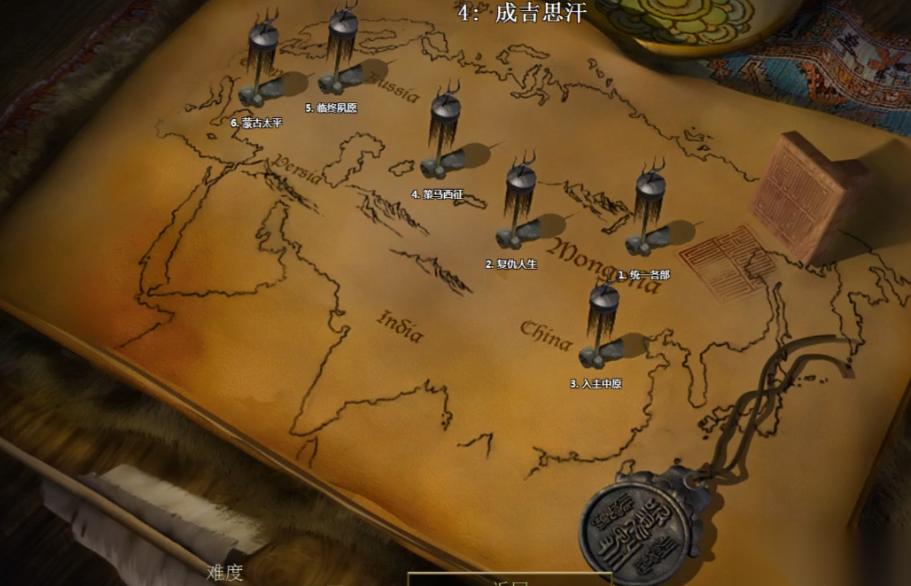
Task: Click the 返回 back button
Action: [x=509, y=579]
